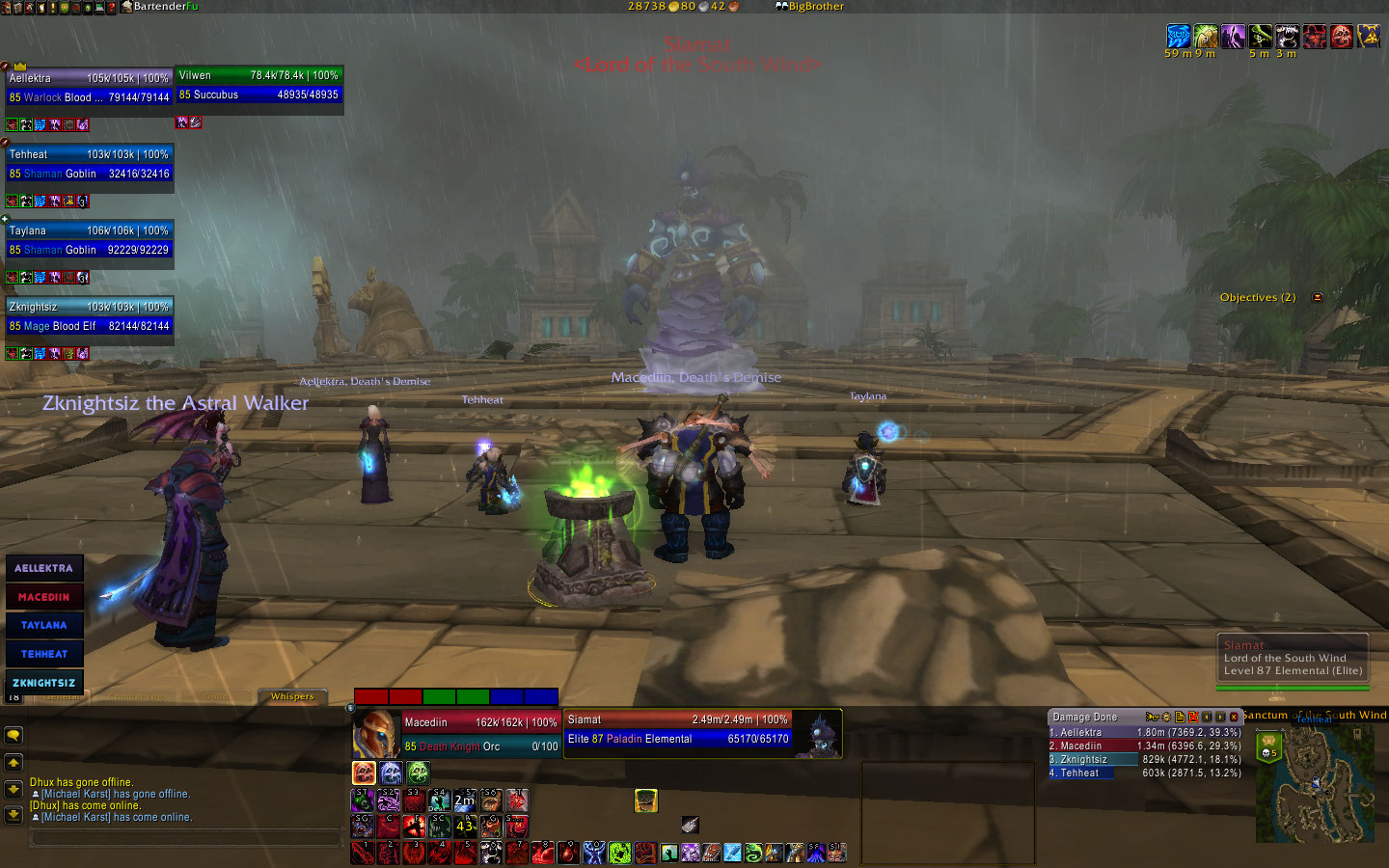Select Tehheat's party unit frame
1389x868 pixels.
[90, 164]
